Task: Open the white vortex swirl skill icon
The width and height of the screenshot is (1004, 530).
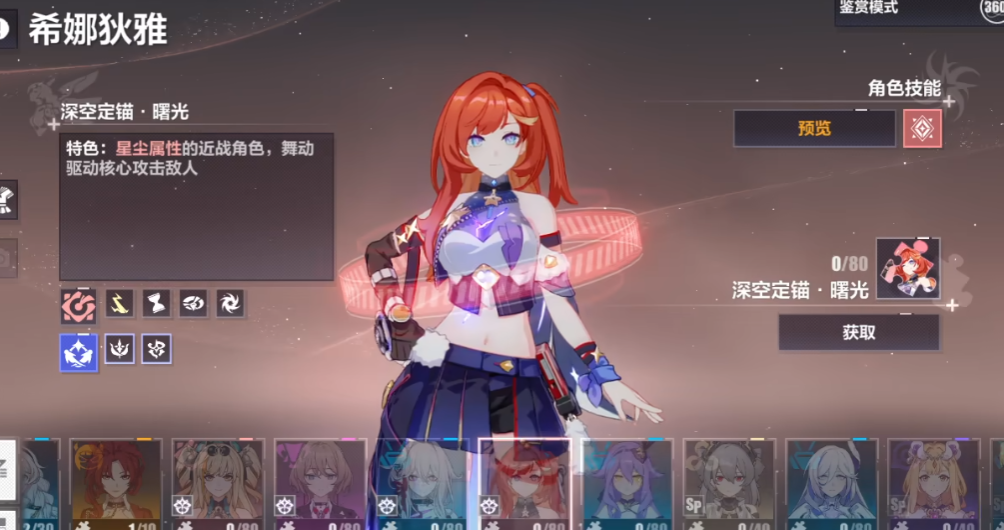Action: tap(230, 304)
